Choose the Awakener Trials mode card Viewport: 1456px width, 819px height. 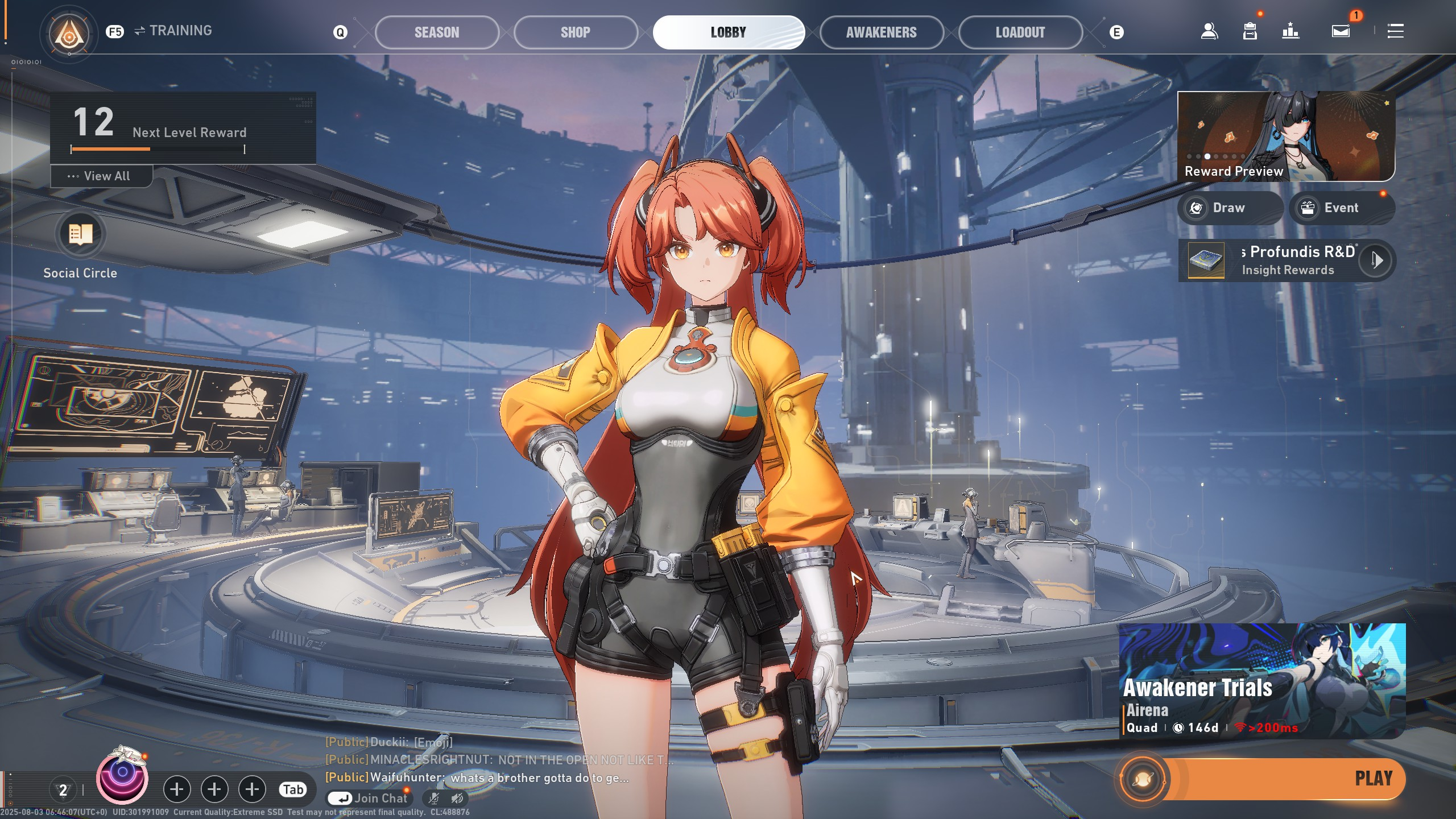(x=1261, y=681)
